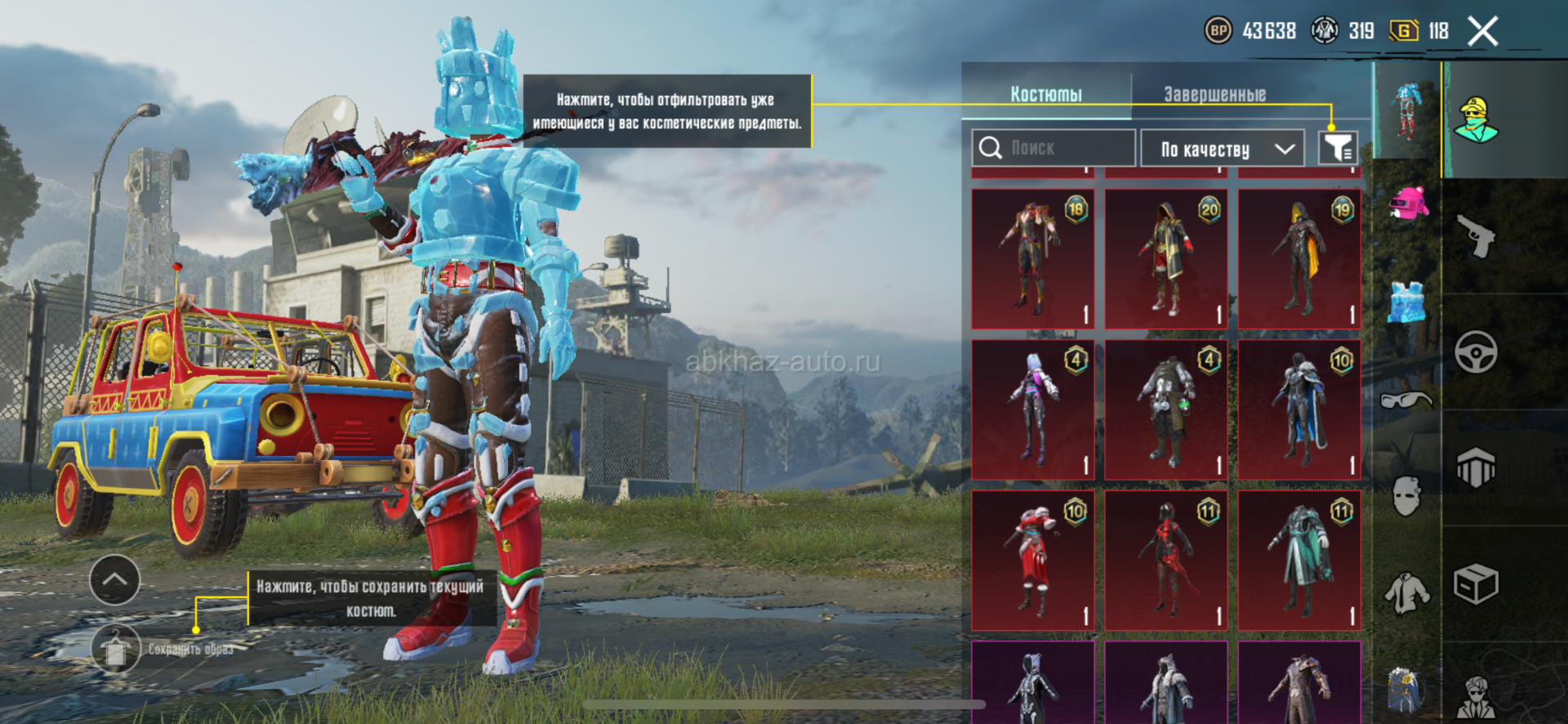This screenshot has width=1568, height=724.
Task: Expand the round up-arrow button
Action: pyautogui.click(x=114, y=579)
